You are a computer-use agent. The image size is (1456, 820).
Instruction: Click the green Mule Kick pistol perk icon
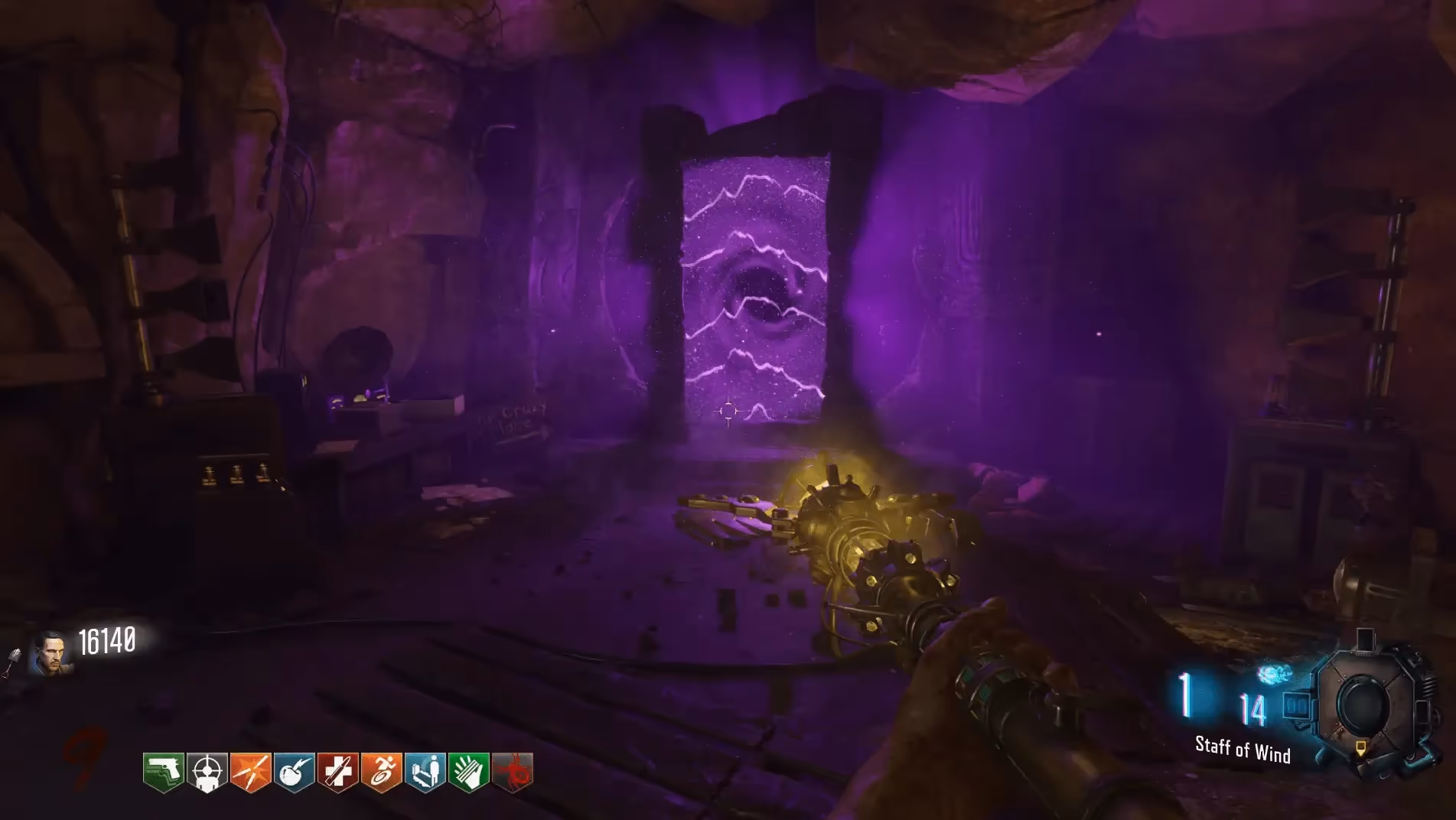[x=164, y=772]
